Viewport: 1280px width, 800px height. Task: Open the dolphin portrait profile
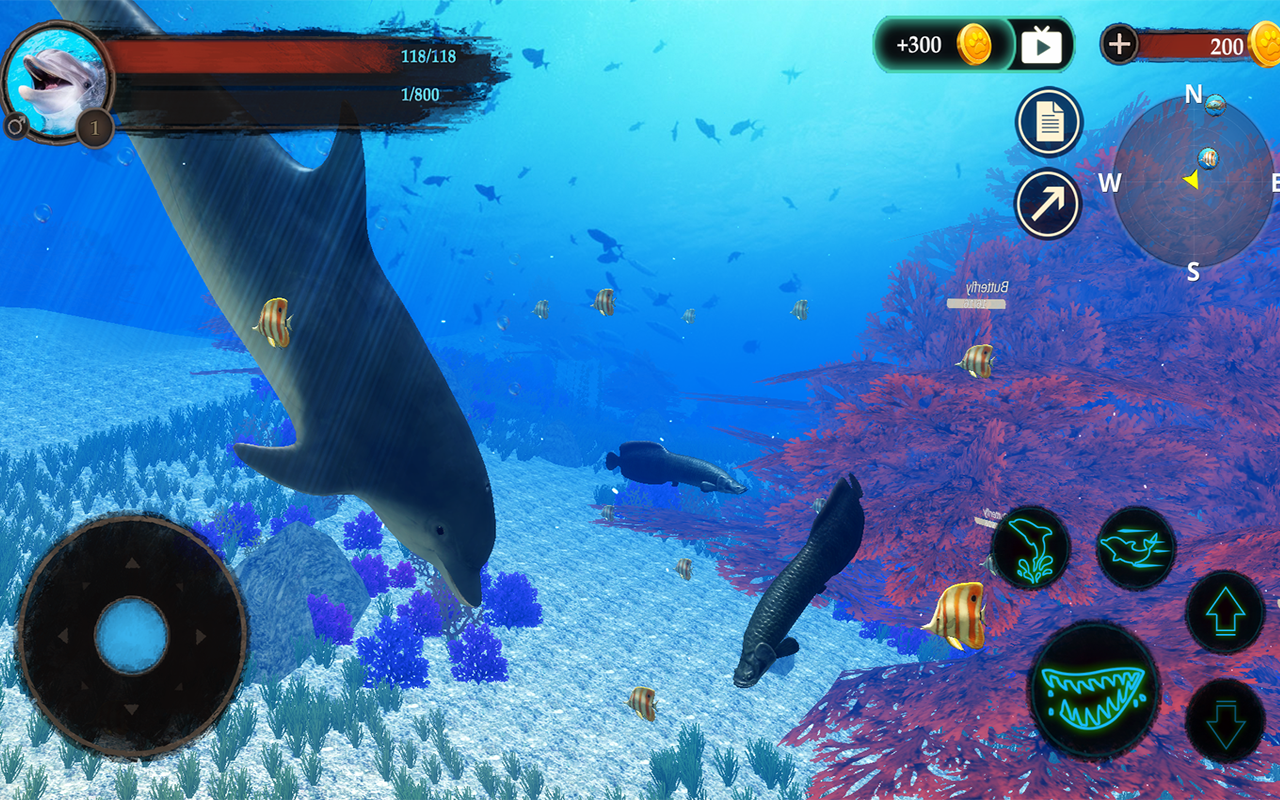tap(55, 82)
